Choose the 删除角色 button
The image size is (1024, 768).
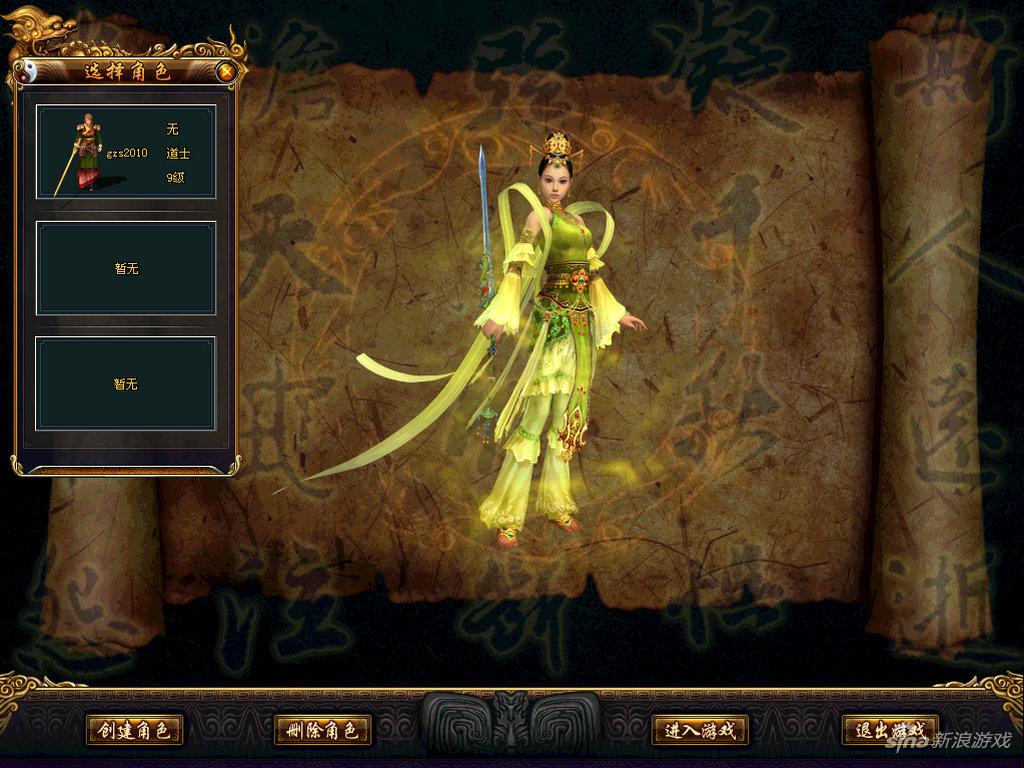click(x=322, y=730)
